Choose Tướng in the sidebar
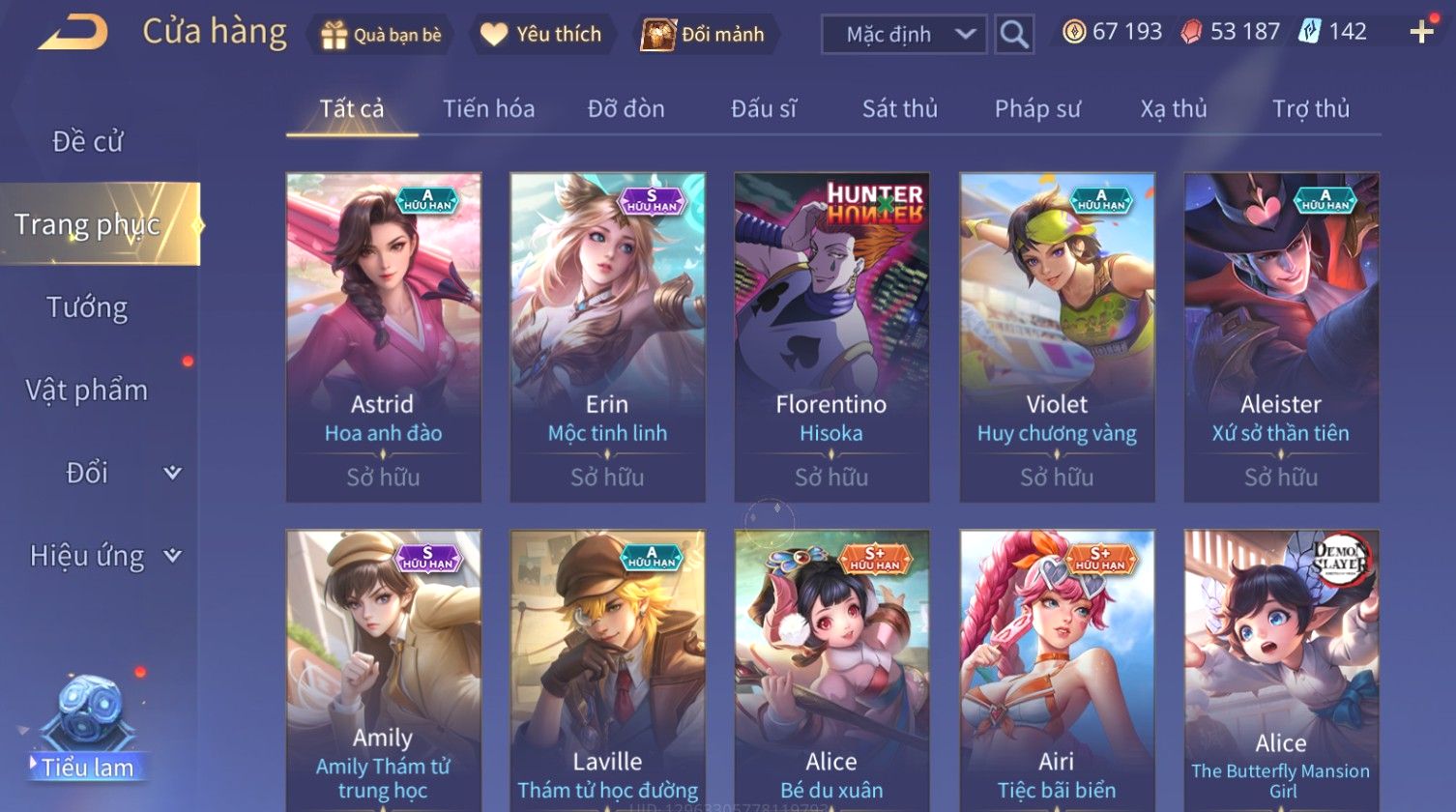This screenshot has width=1456, height=812. (x=88, y=307)
